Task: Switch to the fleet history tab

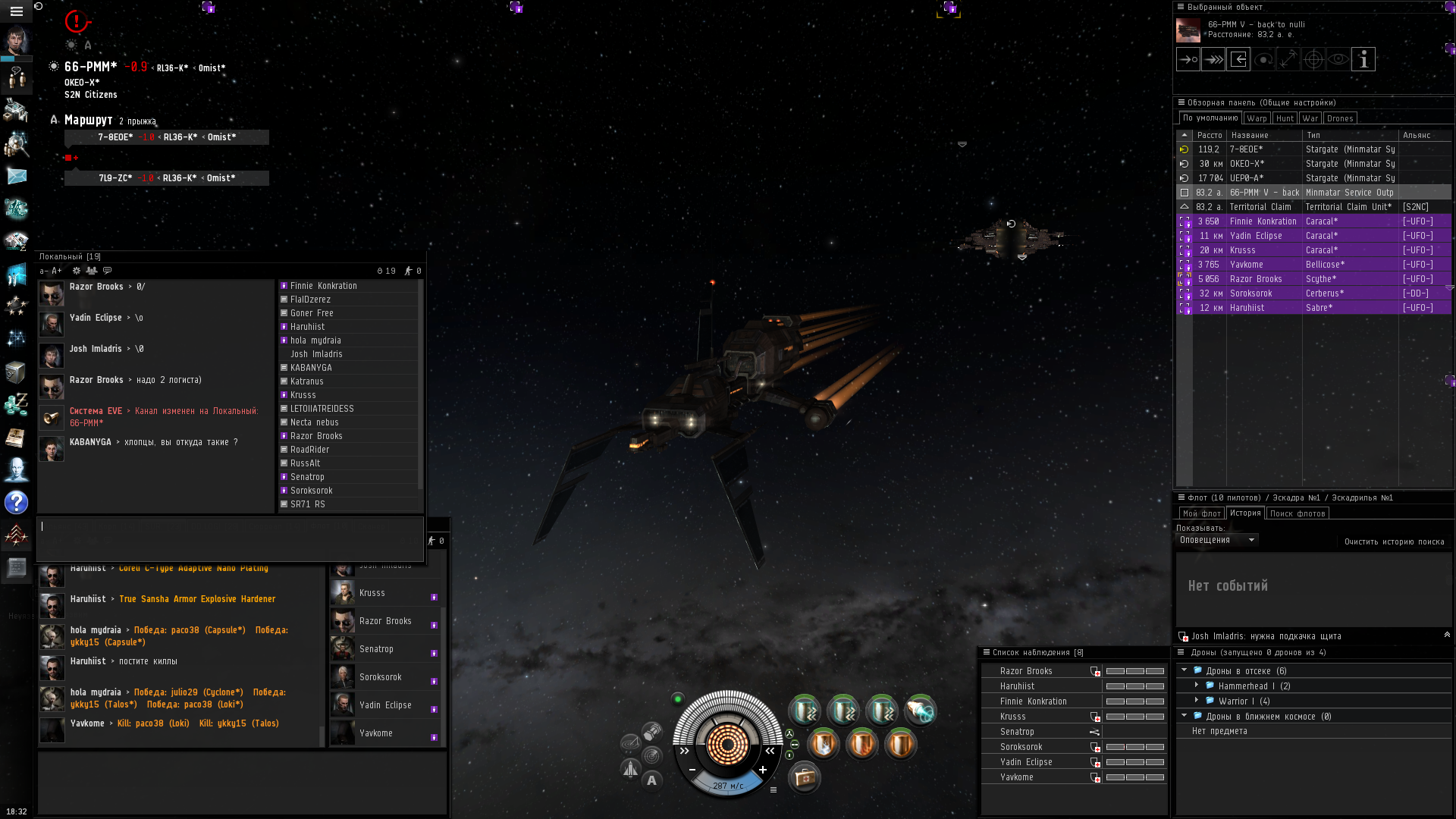Action: (1245, 513)
